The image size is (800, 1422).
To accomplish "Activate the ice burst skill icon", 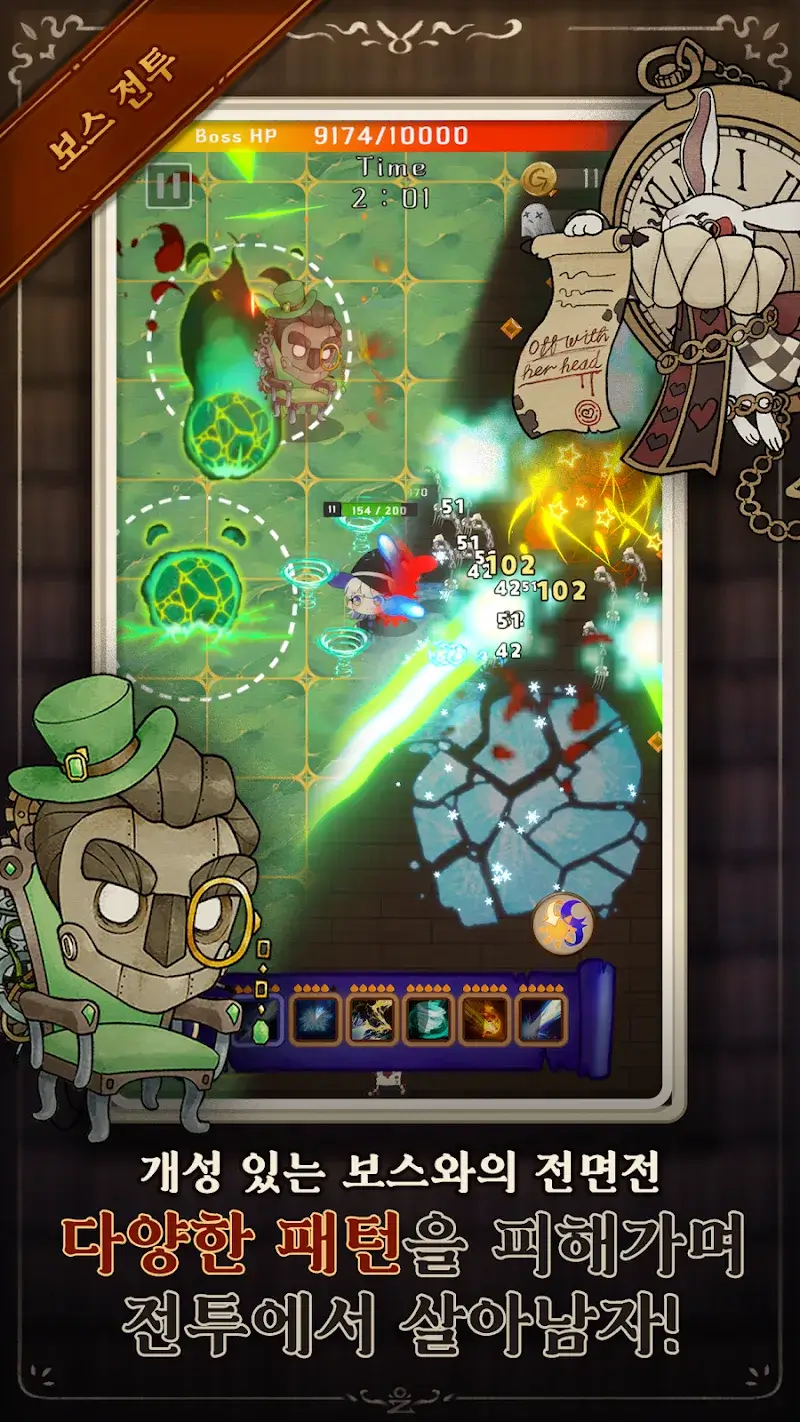I will pos(316,1020).
